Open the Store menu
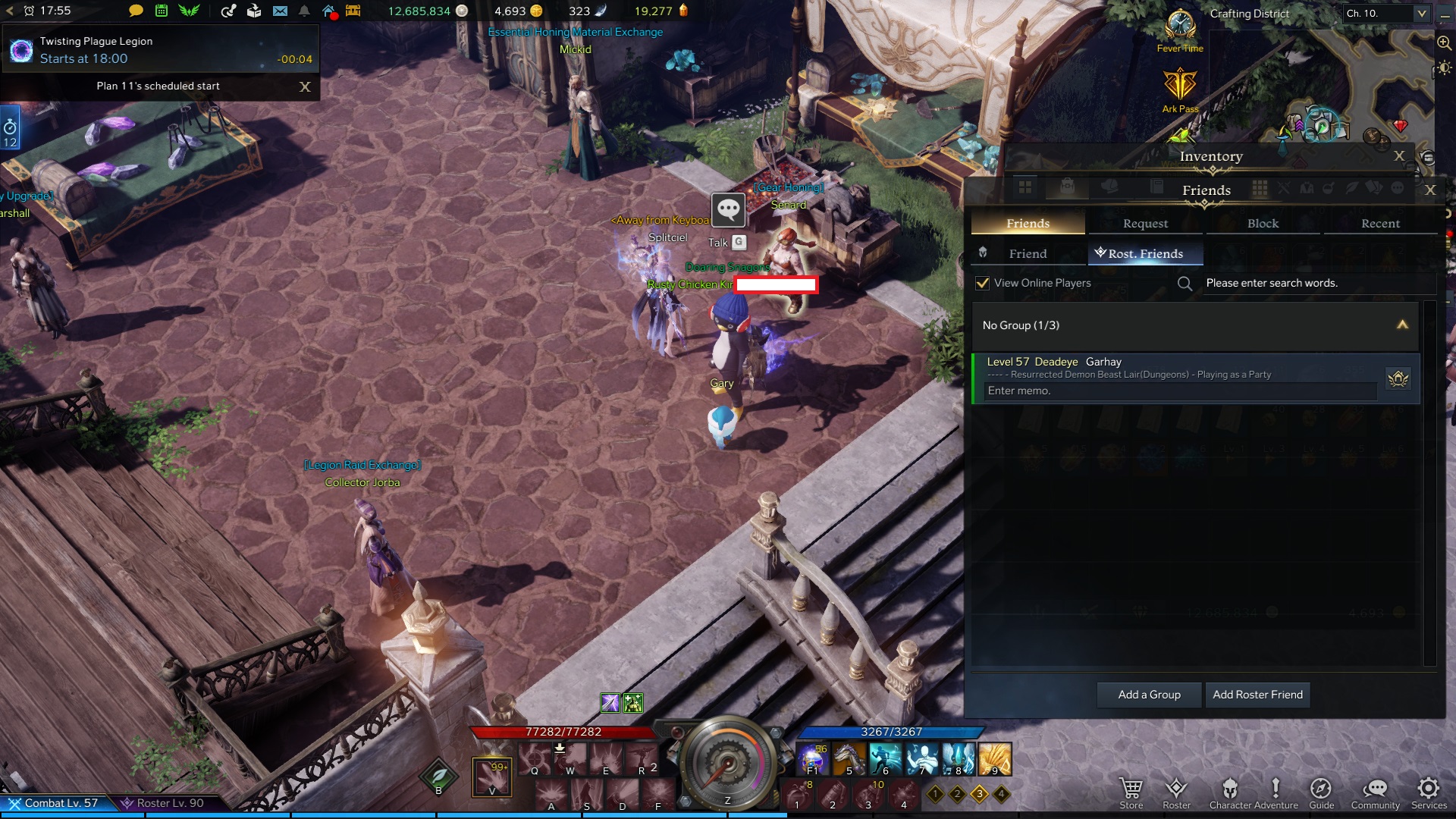This screenshot has width=1456, height=819. coord(1131,792)
